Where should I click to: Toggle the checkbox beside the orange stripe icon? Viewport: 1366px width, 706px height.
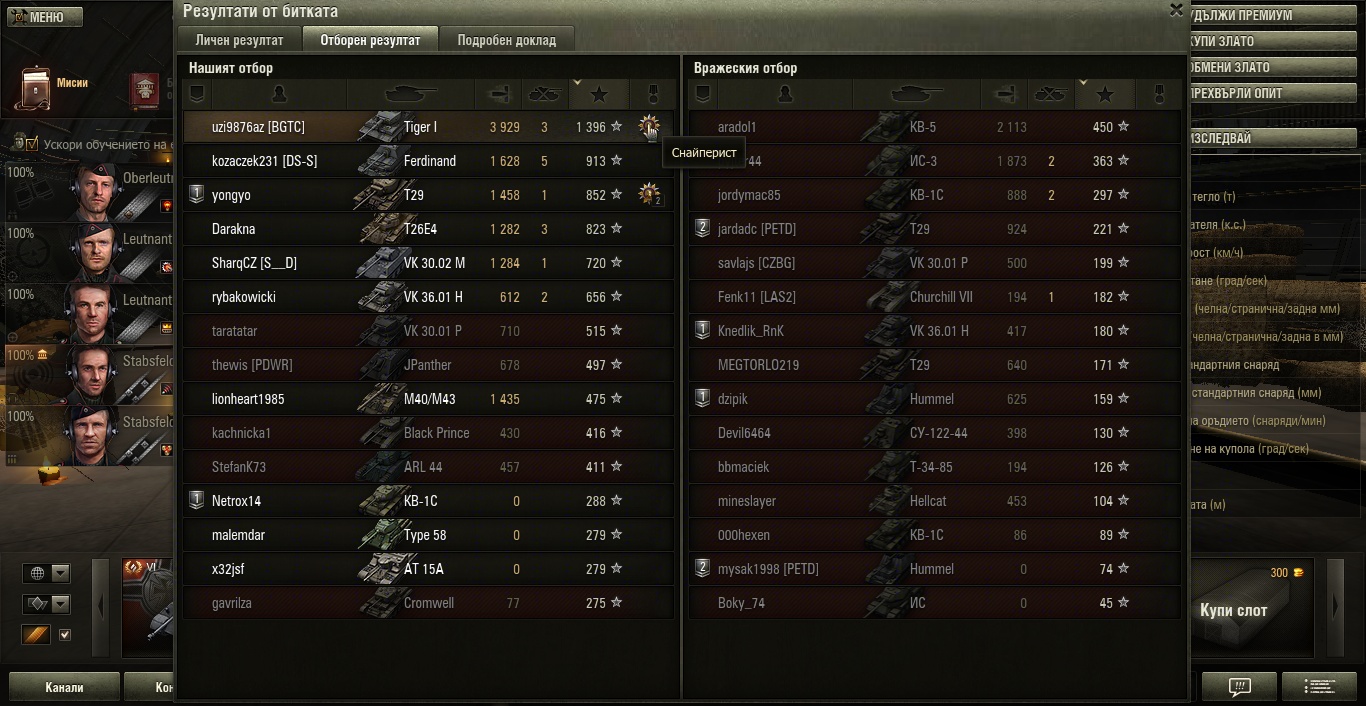point(65,635)
